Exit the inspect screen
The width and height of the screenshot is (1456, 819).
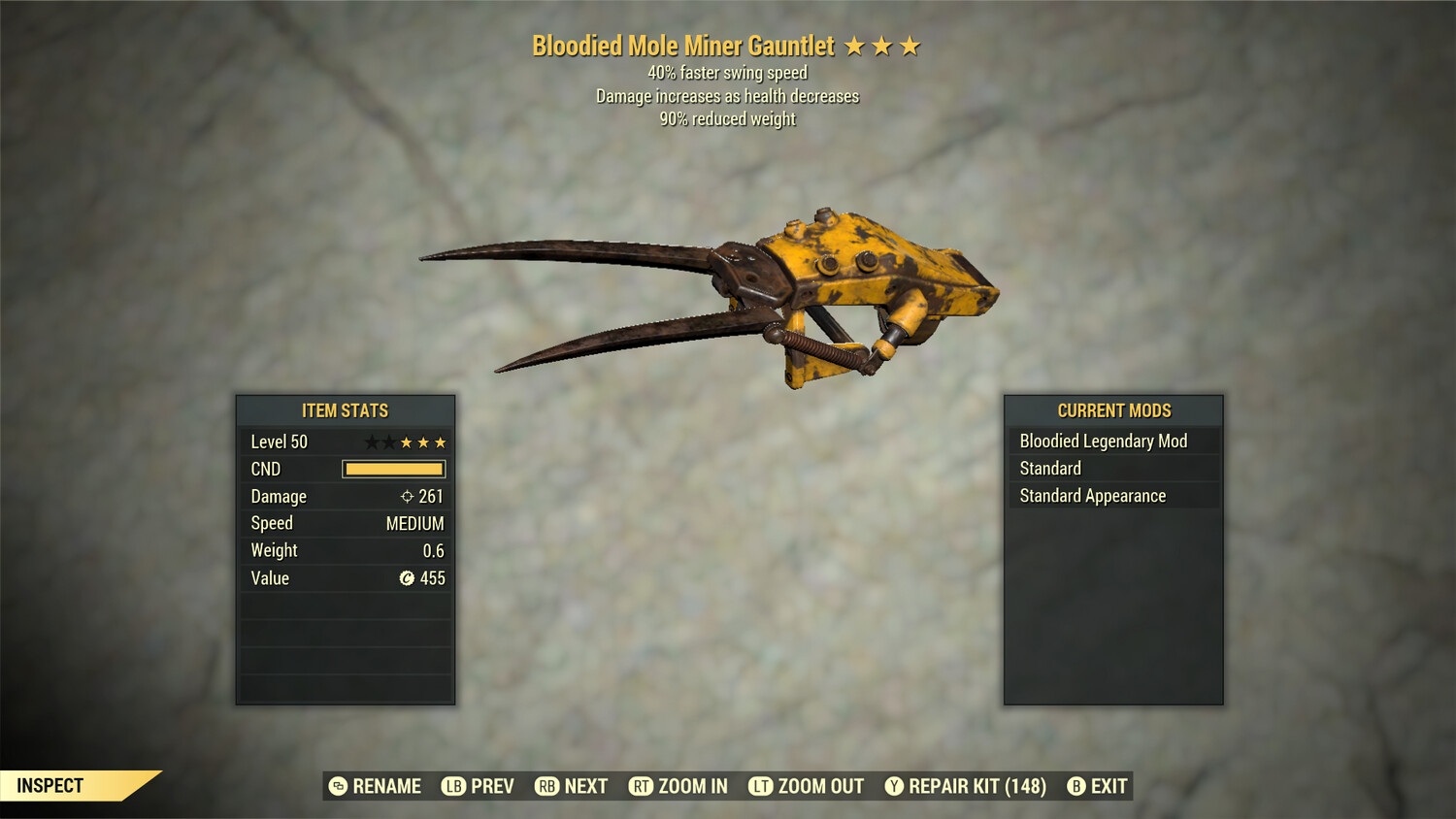pos(1098,786)
